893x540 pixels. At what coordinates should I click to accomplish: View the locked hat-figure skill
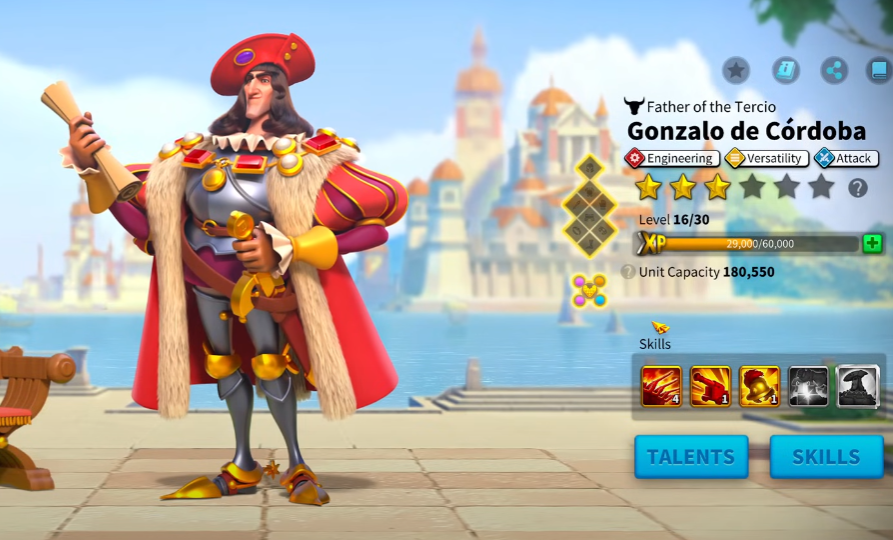point(857,386)
